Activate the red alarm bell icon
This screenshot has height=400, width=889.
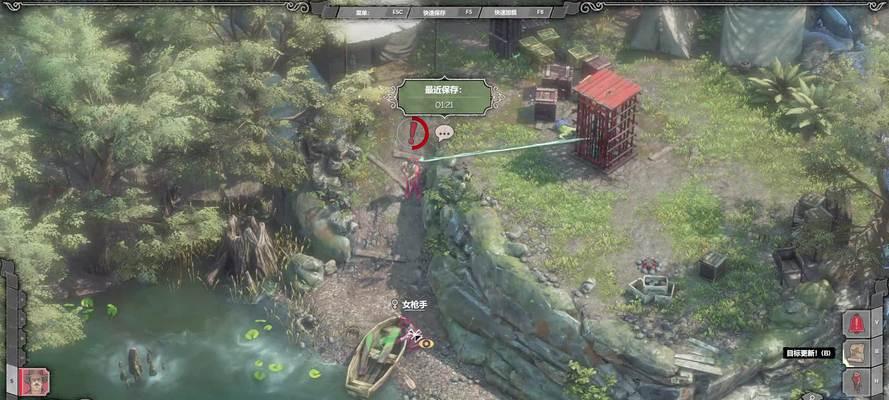[x=857, y=322]
